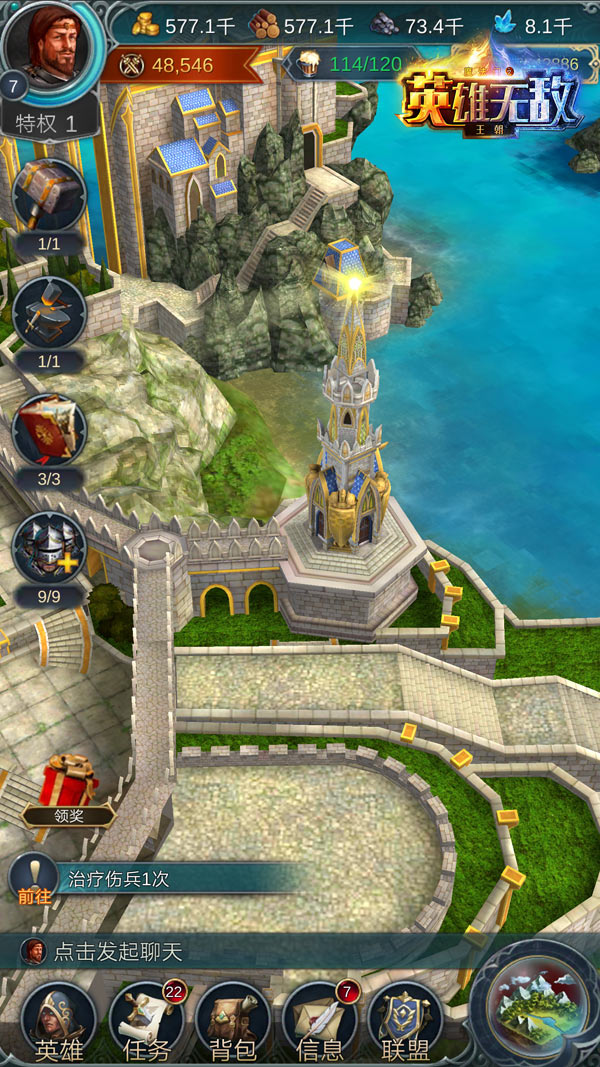Open the 联盟 alliance menu
Viewport: 600px width, 1067px height.
point(406,1020)
